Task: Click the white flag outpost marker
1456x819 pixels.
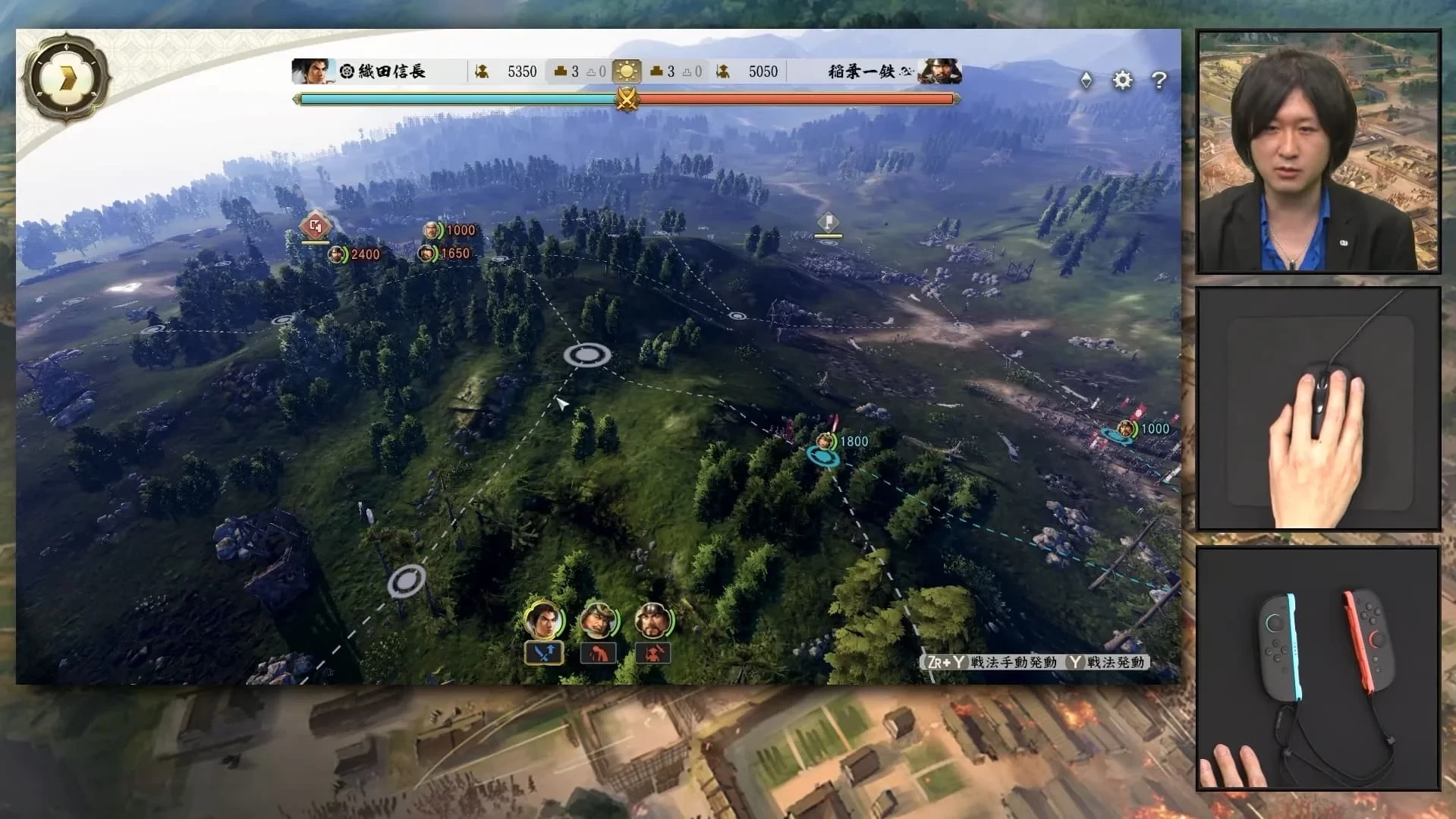Action: (828, 222)
